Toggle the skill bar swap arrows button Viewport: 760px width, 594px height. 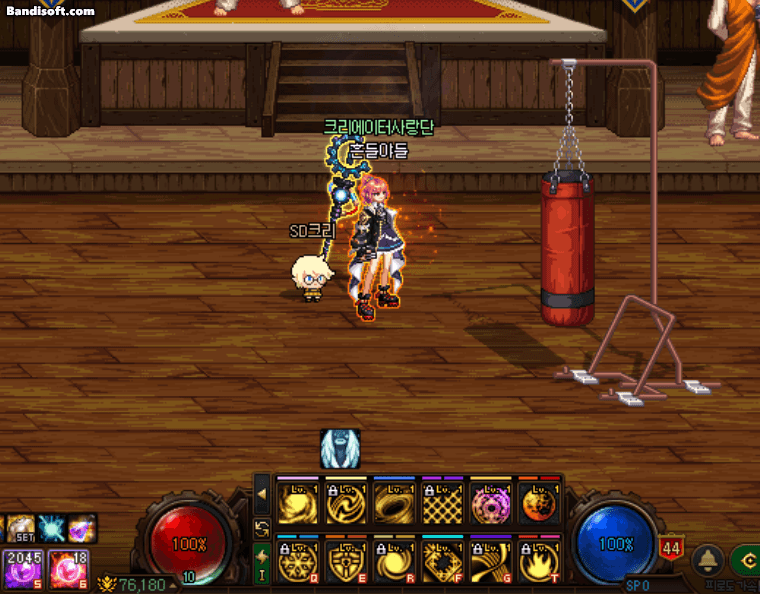(x=262, y=528)
